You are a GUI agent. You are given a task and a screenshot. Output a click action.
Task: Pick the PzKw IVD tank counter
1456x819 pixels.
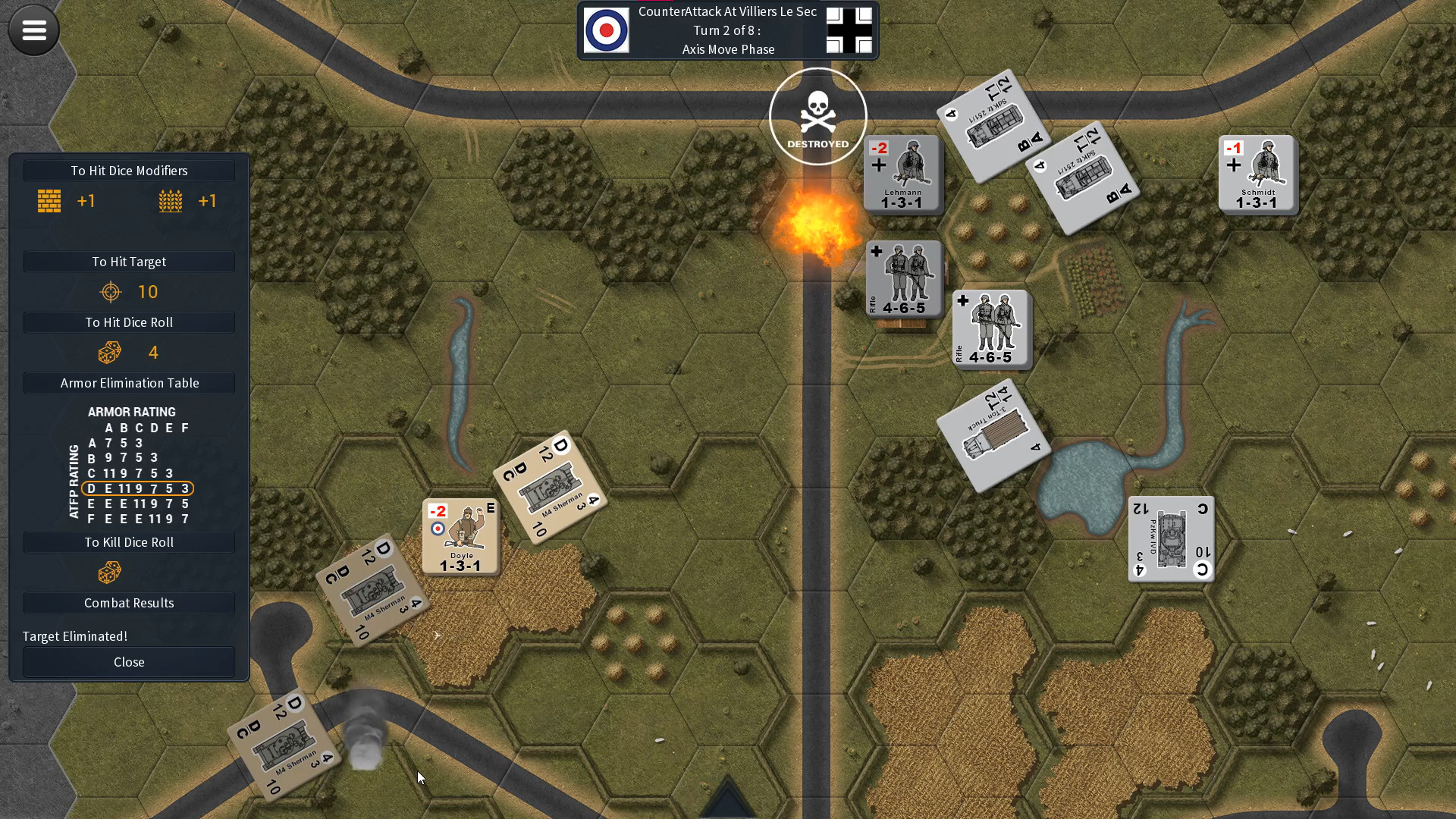coord(1171,539)
